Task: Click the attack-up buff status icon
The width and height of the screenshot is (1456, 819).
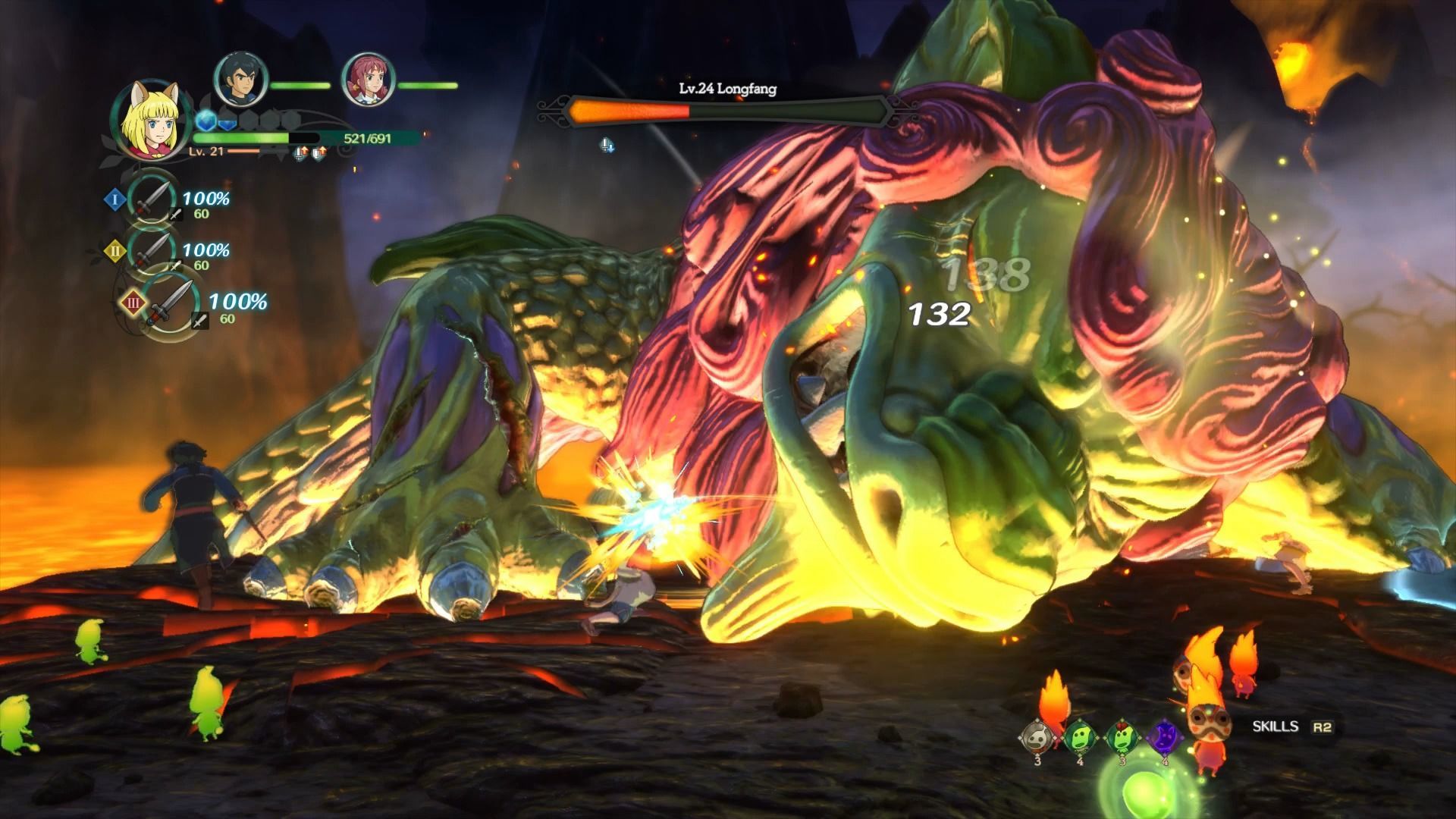Action: coord(302,154)
